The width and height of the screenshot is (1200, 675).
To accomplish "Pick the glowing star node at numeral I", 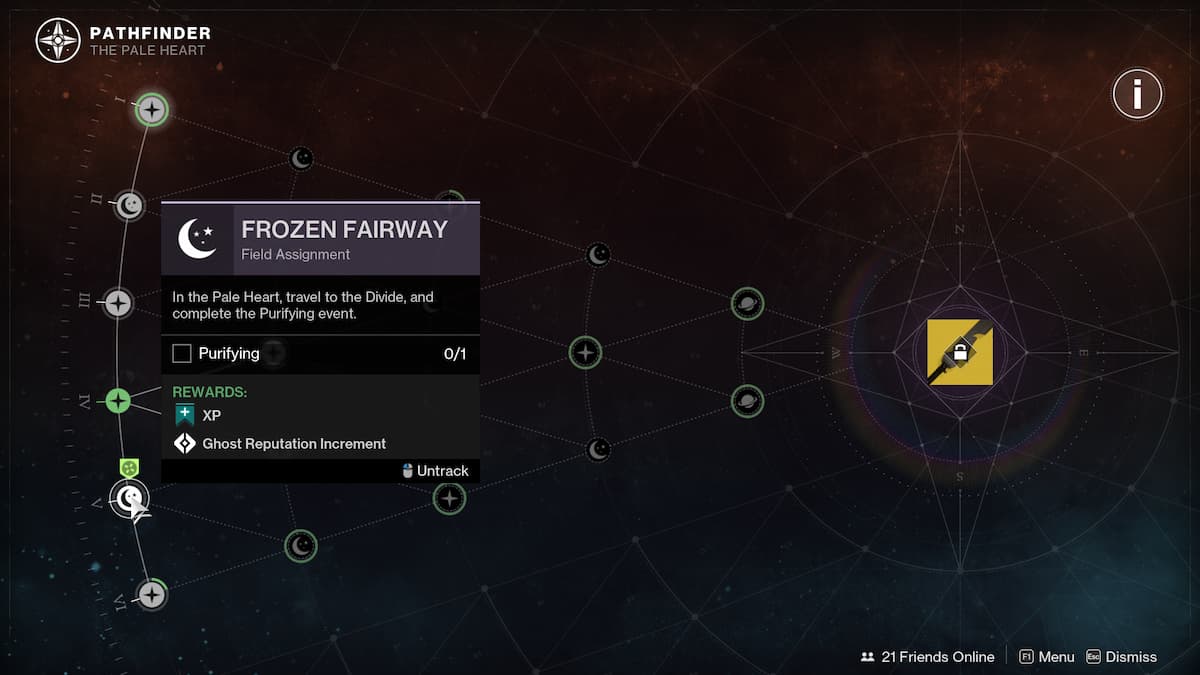I will [152, 109].
